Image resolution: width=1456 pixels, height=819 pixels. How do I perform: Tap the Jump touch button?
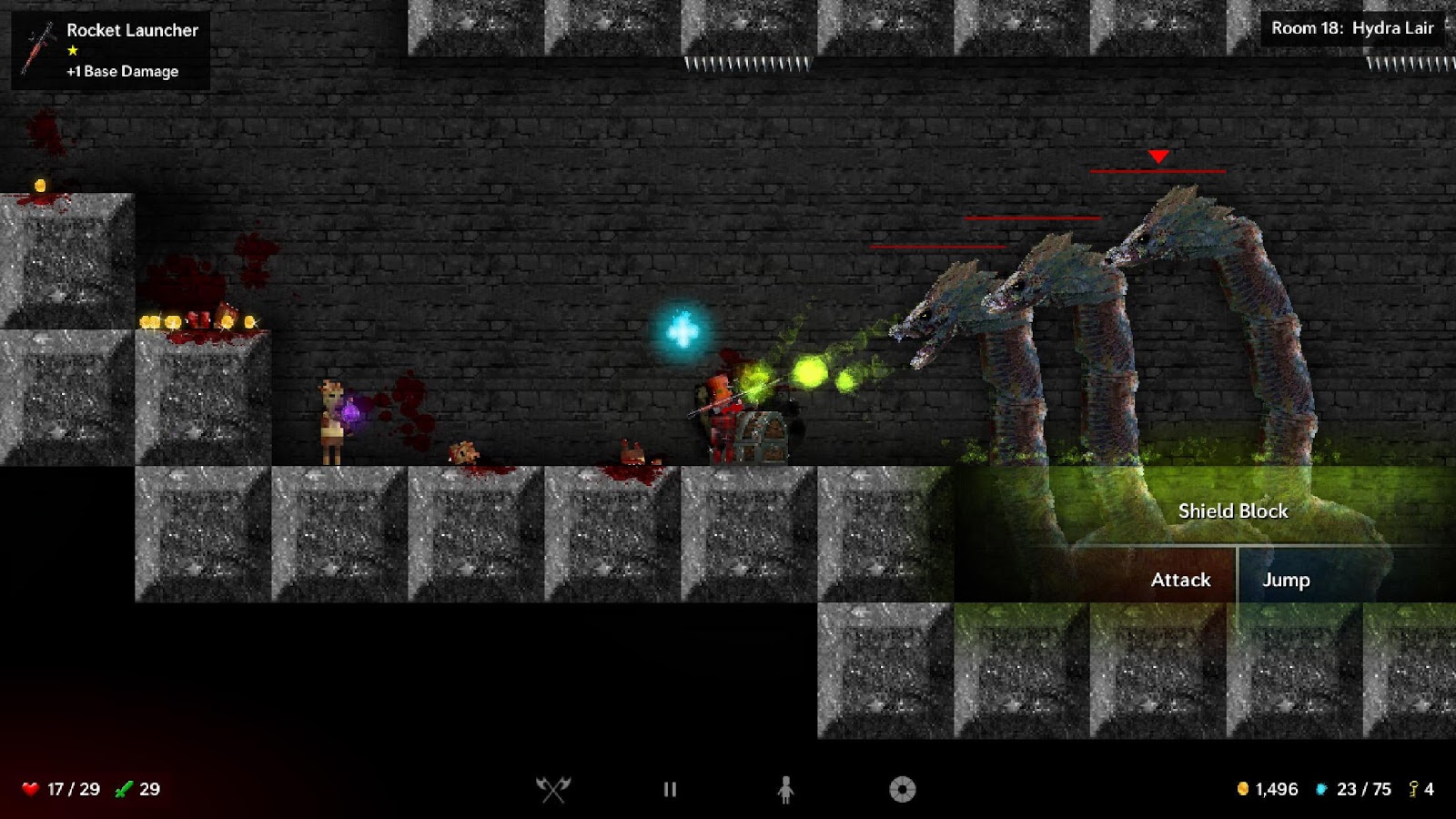point(1286,580)
